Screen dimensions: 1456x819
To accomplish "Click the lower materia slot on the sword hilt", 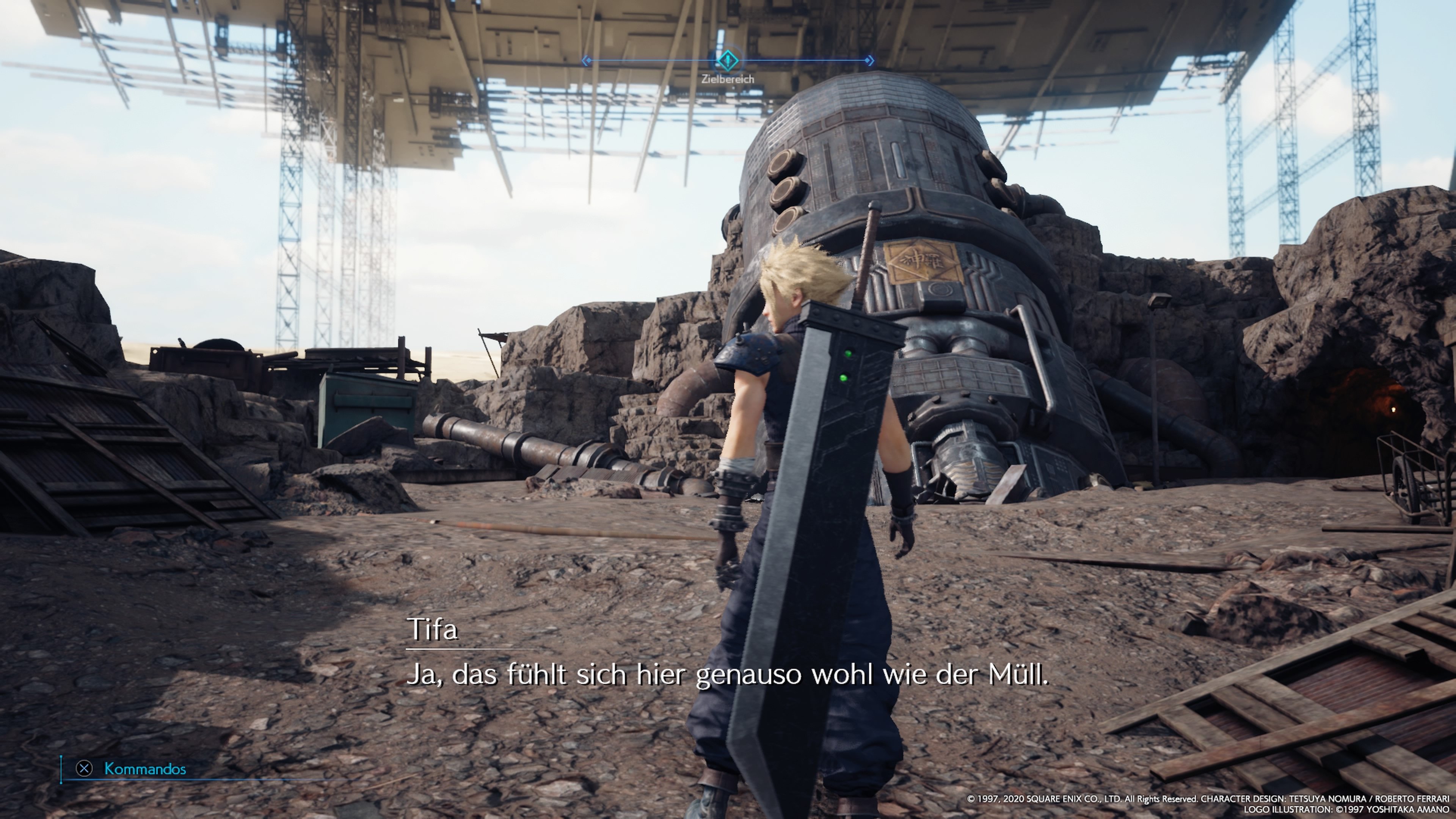I will click(844, 378).
